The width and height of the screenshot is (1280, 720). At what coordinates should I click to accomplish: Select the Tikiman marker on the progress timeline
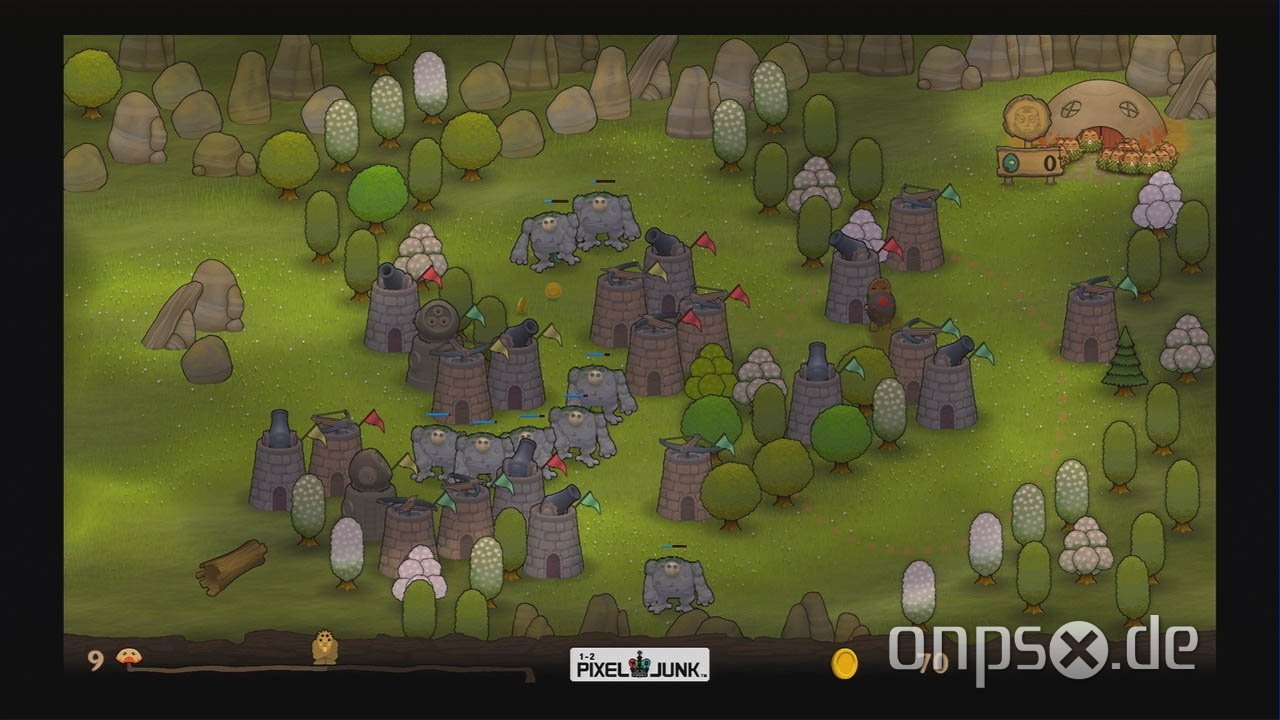324,651
